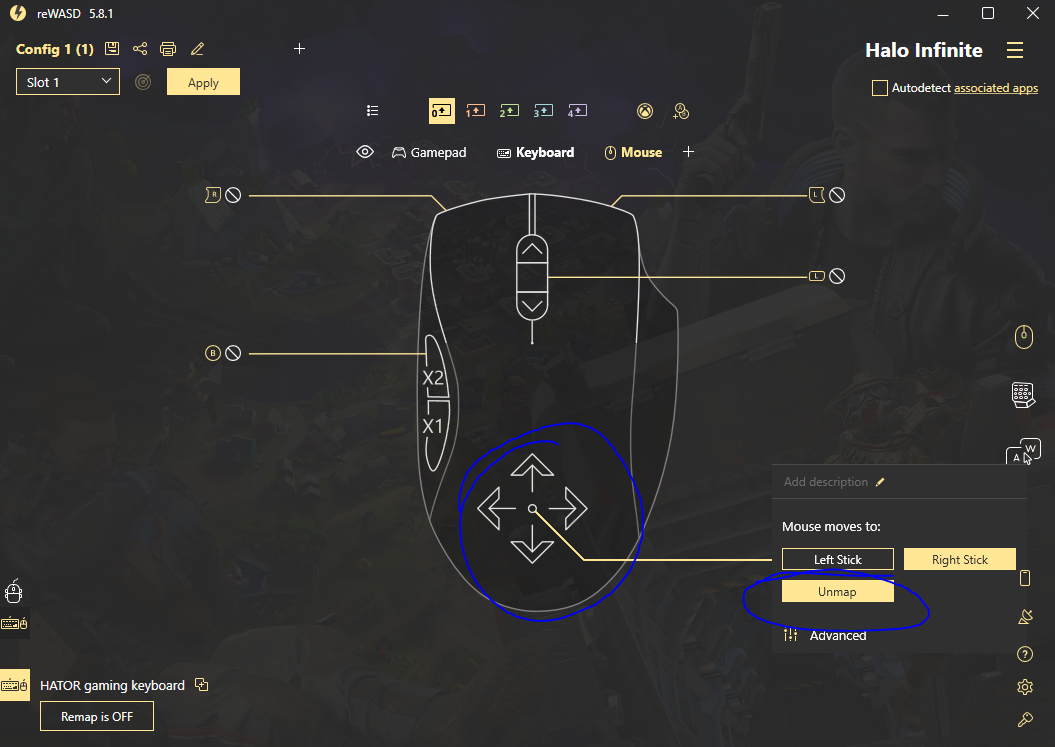Viewport: 1055px width, 747px height.
Task: Open the associated apps link
Action: [x=996, y=88]
